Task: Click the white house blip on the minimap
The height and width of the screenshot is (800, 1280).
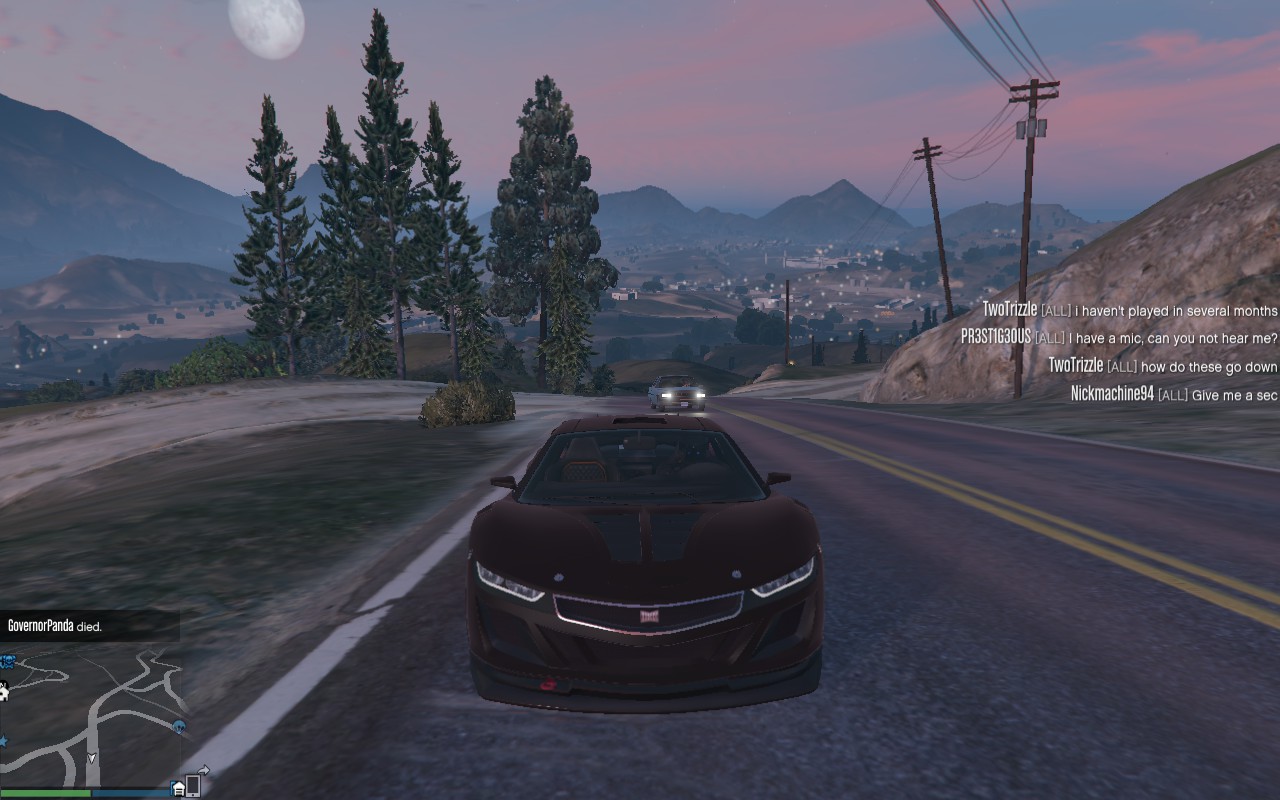Action: [4, 691]
